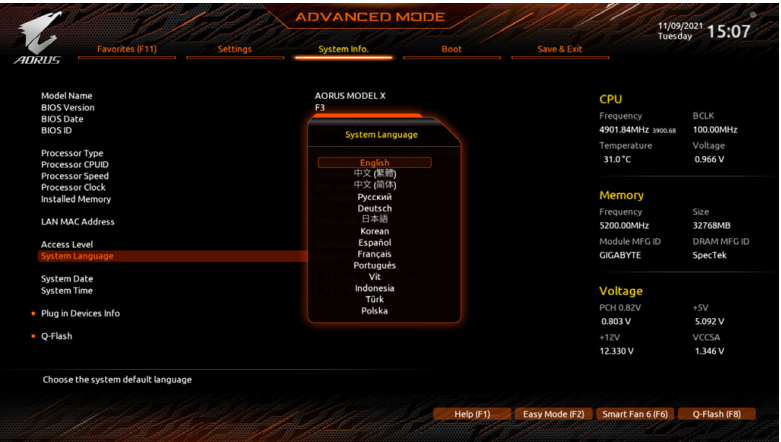Choose Español as the language

pyautogui.click(x=374, y=243)
